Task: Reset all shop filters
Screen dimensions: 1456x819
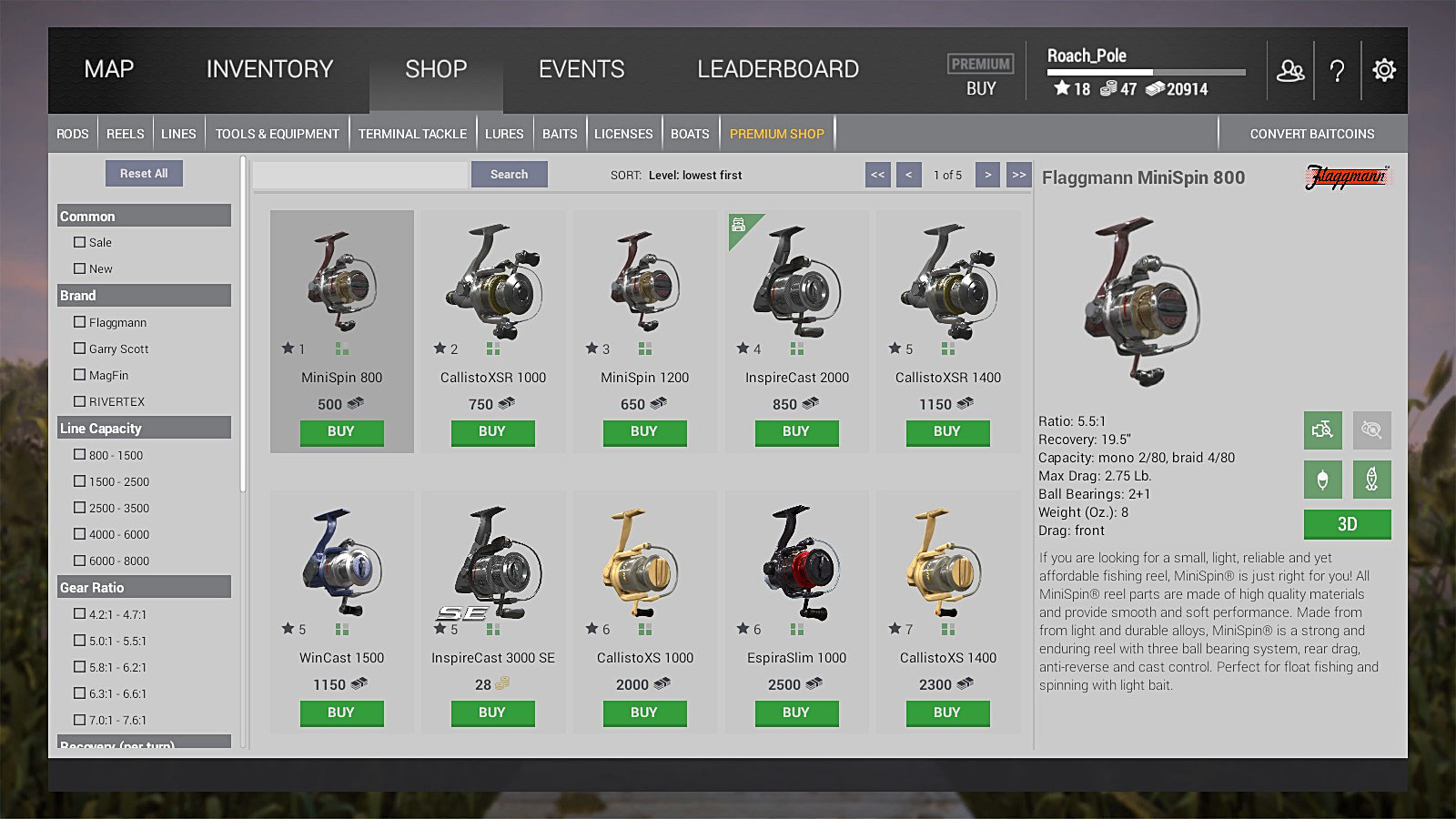Action: point(144,173)
